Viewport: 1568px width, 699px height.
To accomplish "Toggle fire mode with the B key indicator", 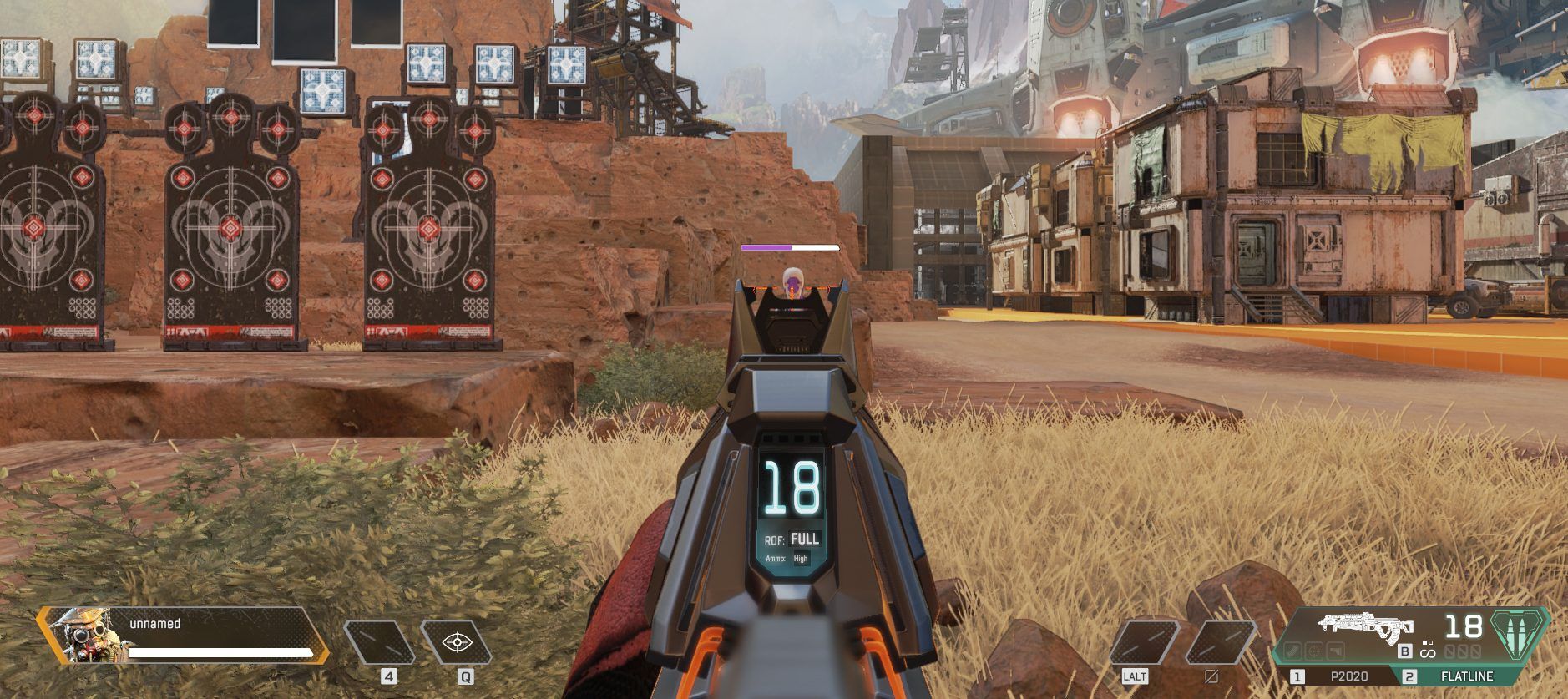I will pyautogui.click(x=1404, y=651).
